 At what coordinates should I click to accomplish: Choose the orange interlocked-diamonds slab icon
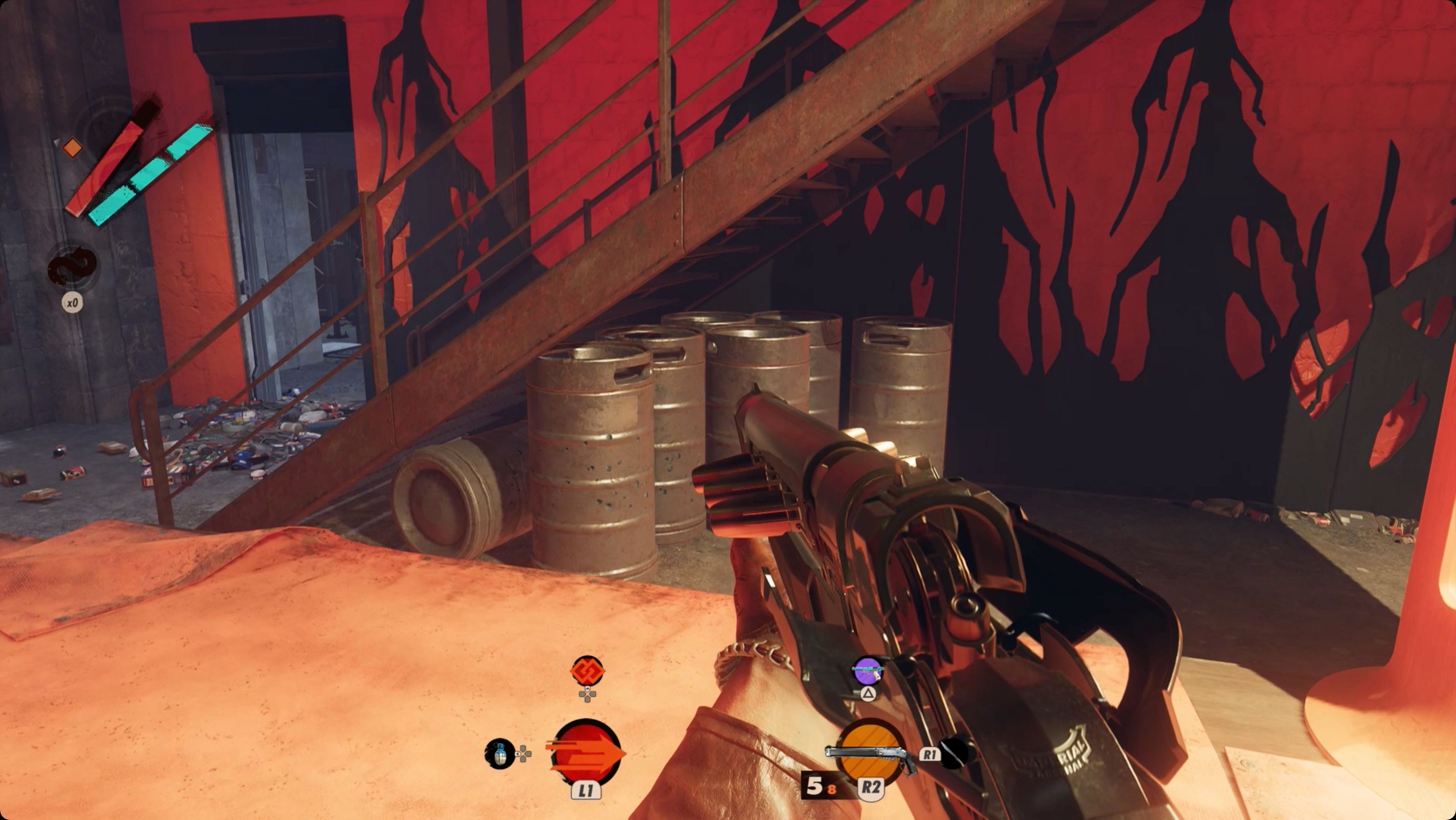point(587,672)
